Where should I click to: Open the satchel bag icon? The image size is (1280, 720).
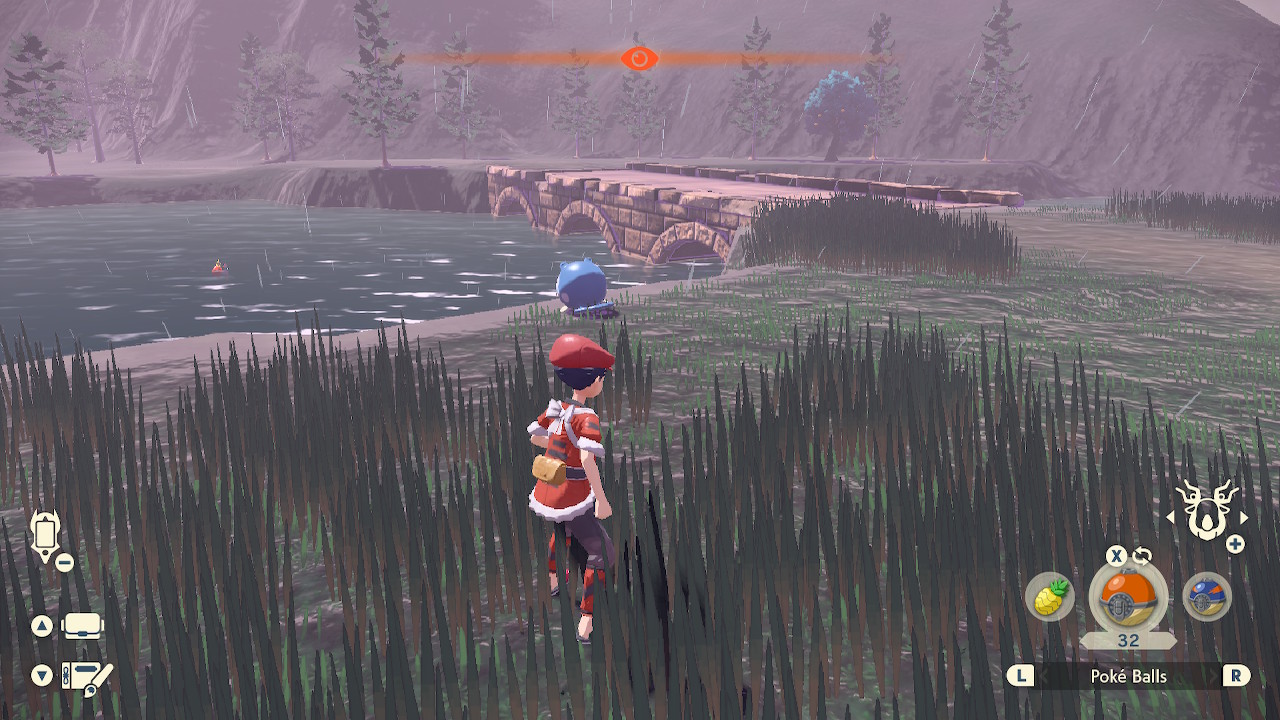(83, 627)
